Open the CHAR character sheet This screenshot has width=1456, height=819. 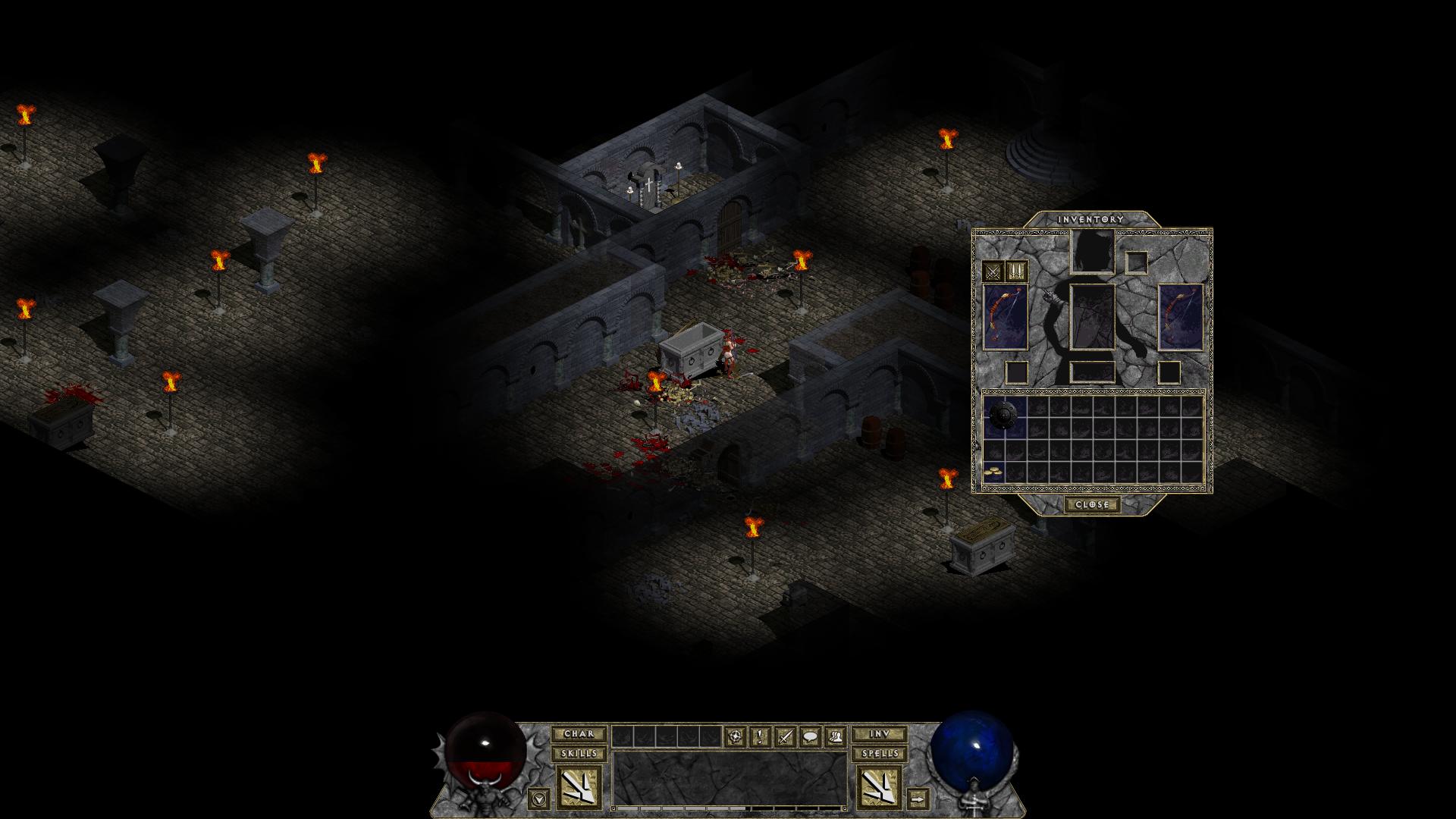click(579, 734)
